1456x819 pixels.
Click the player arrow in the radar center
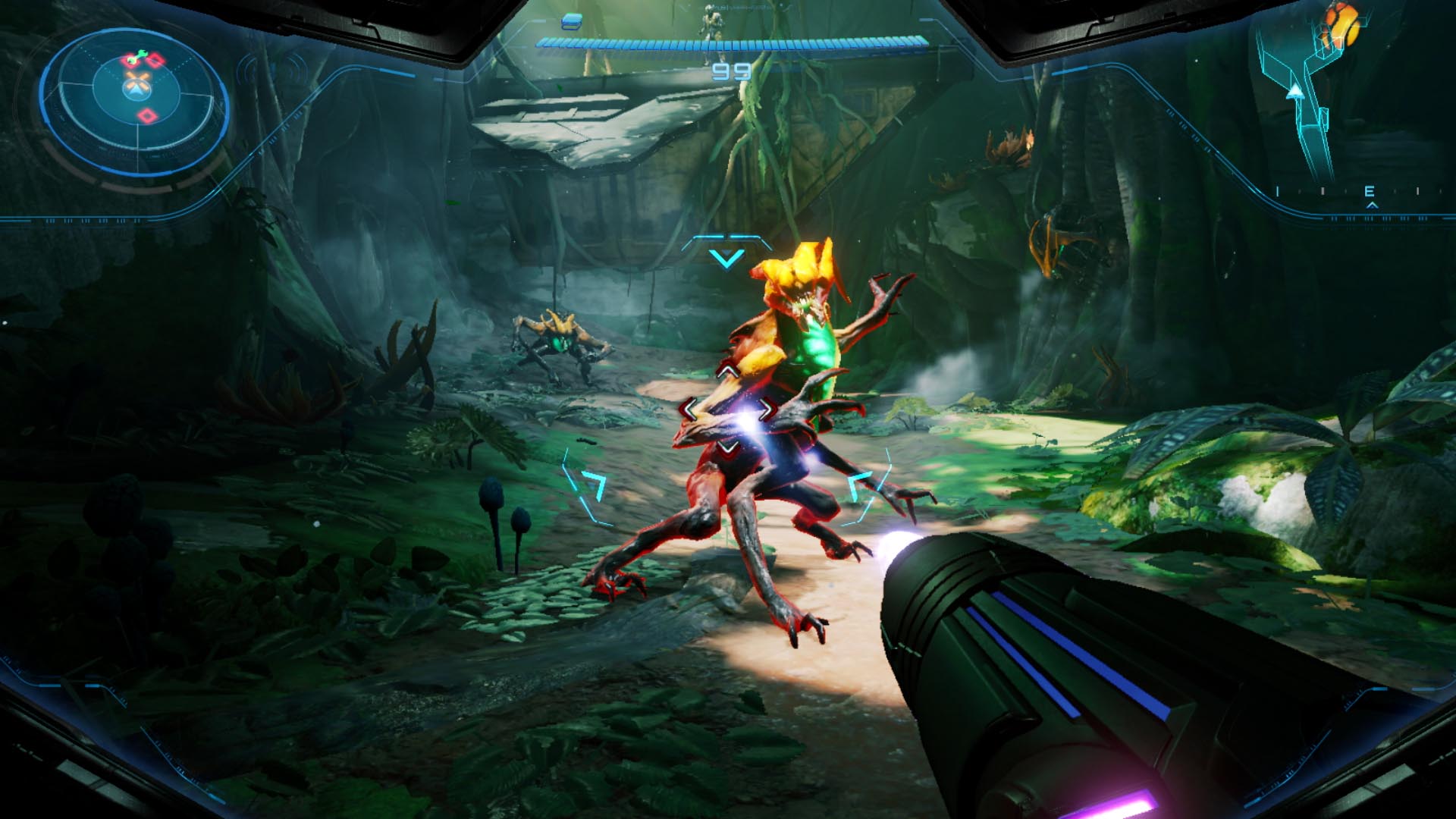pos(136,92)
